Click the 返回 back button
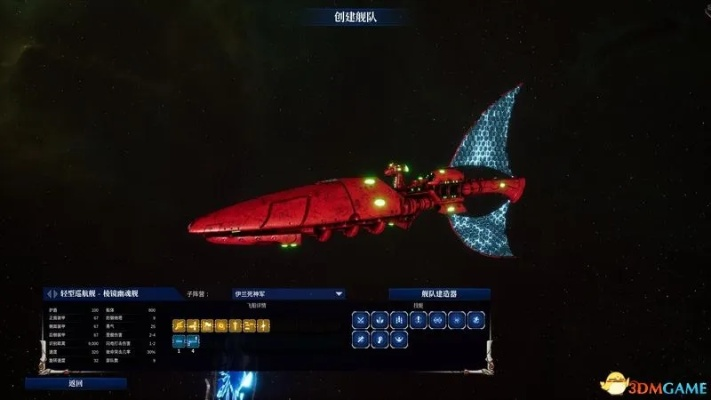711x400 pixels. pyautogui.click(x=76, y=383)
